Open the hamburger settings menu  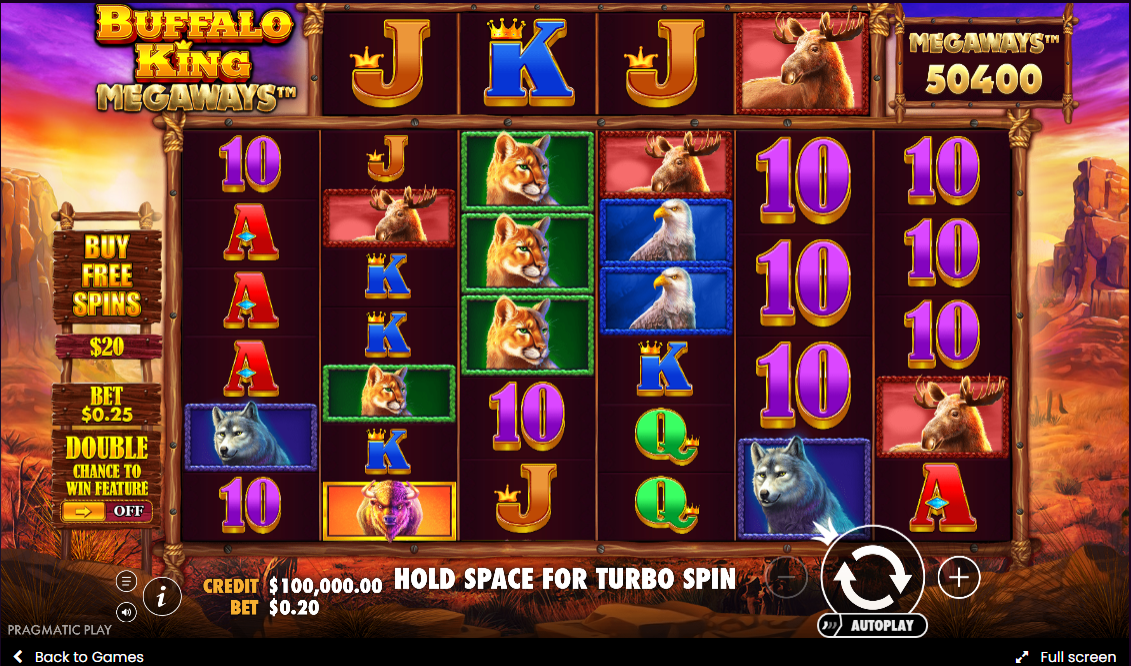pyautogui.click(x=126, y=581)
